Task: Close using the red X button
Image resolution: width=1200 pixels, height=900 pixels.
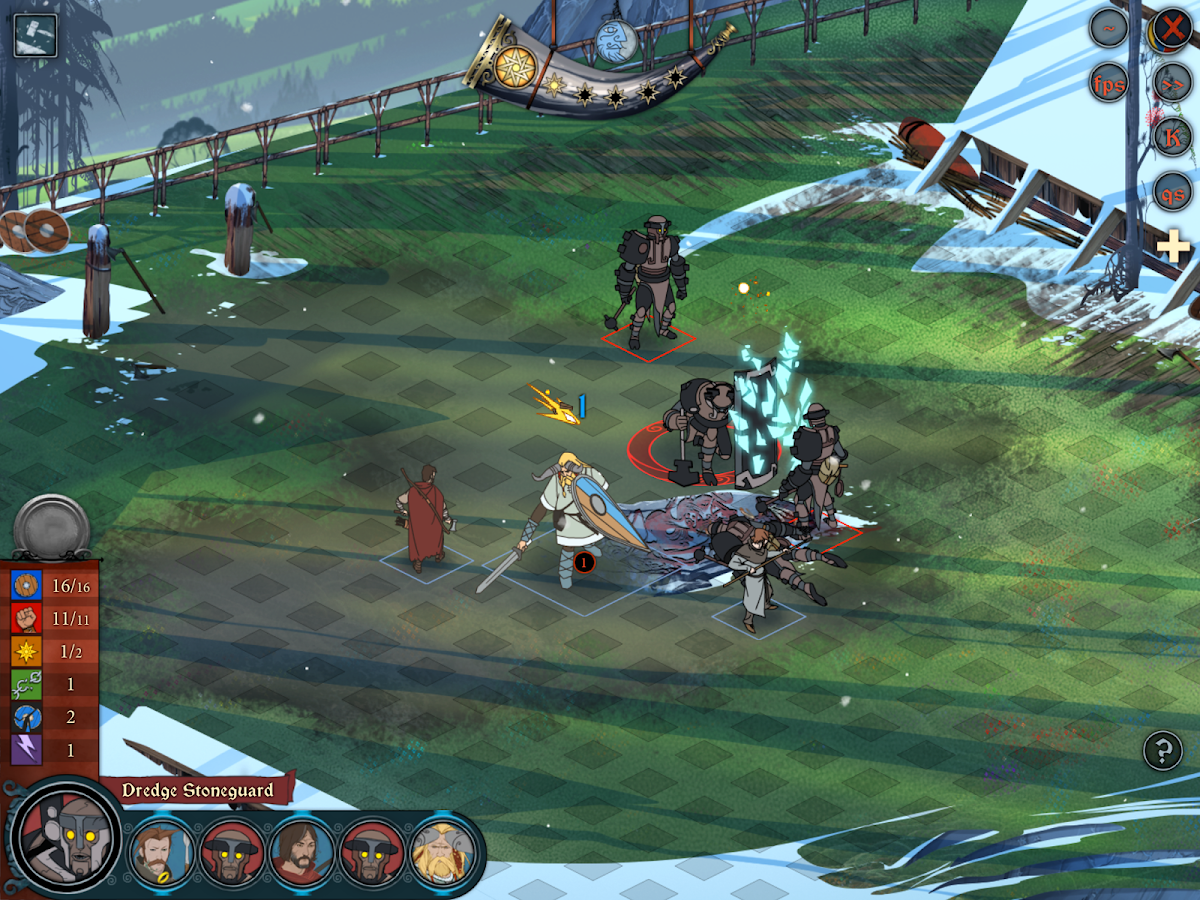Action: click(1171, 28)
